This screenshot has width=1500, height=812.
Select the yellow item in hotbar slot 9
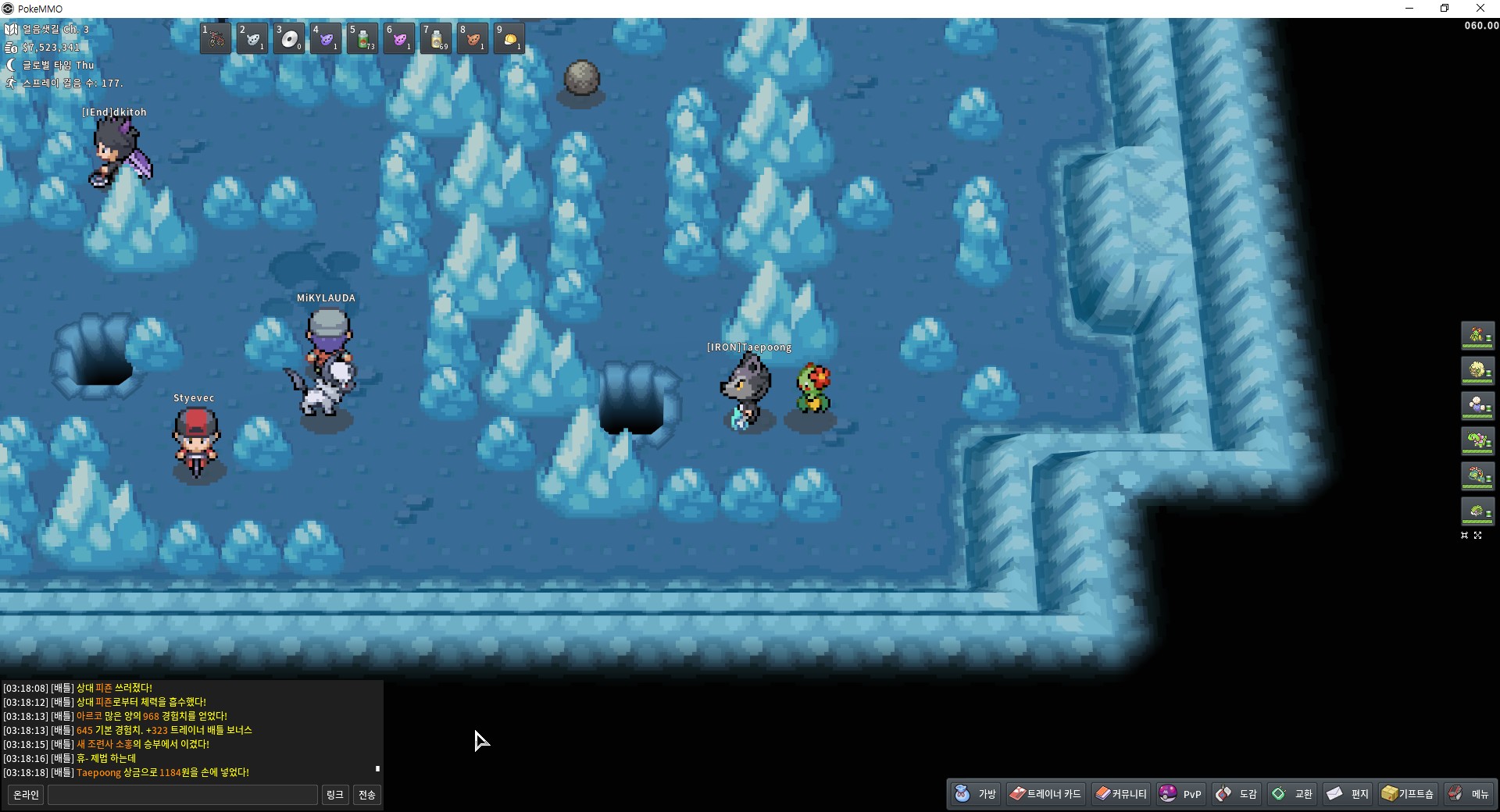coord(509,38)
